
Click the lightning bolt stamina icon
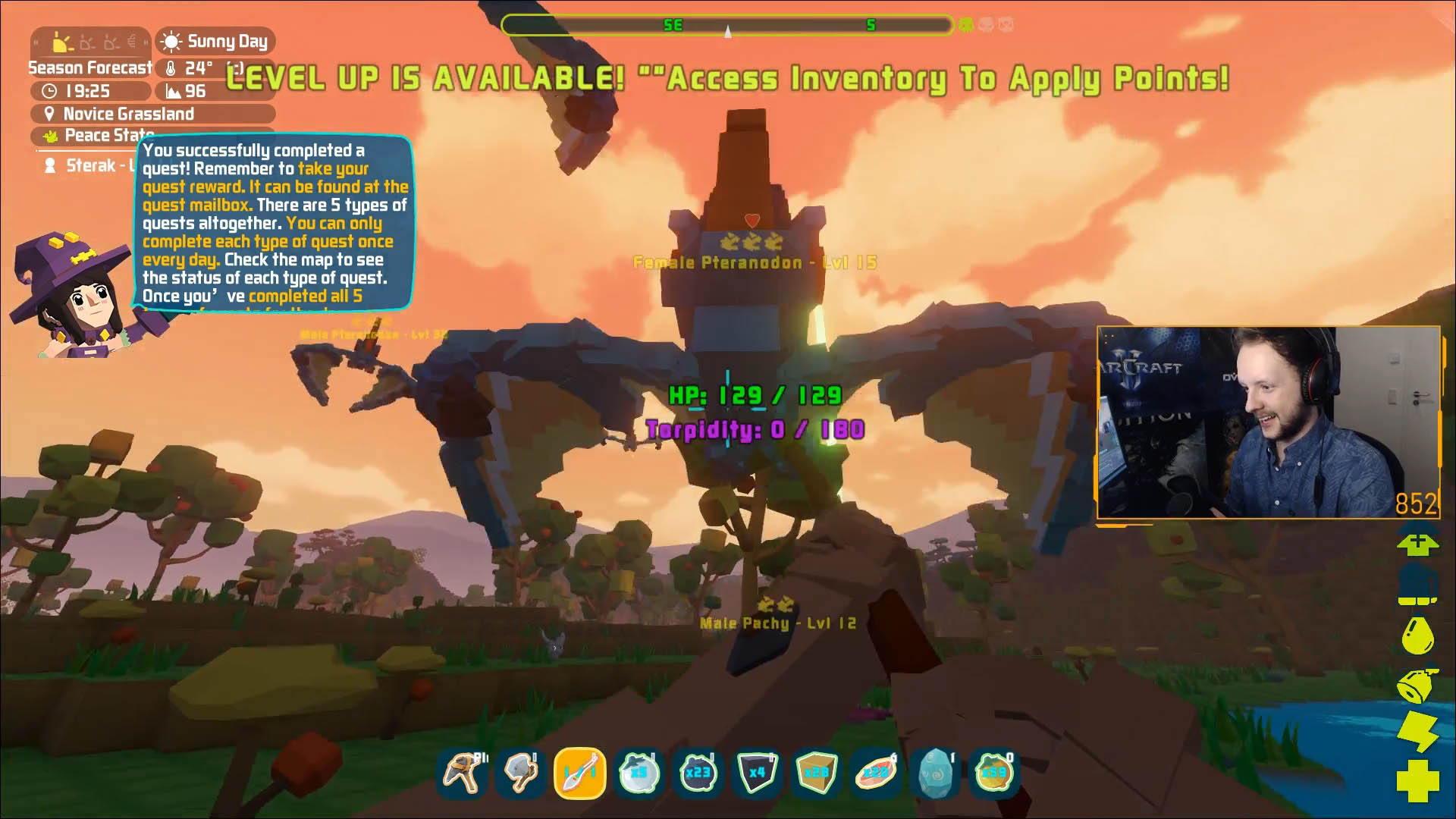[x=1417, y=731]
